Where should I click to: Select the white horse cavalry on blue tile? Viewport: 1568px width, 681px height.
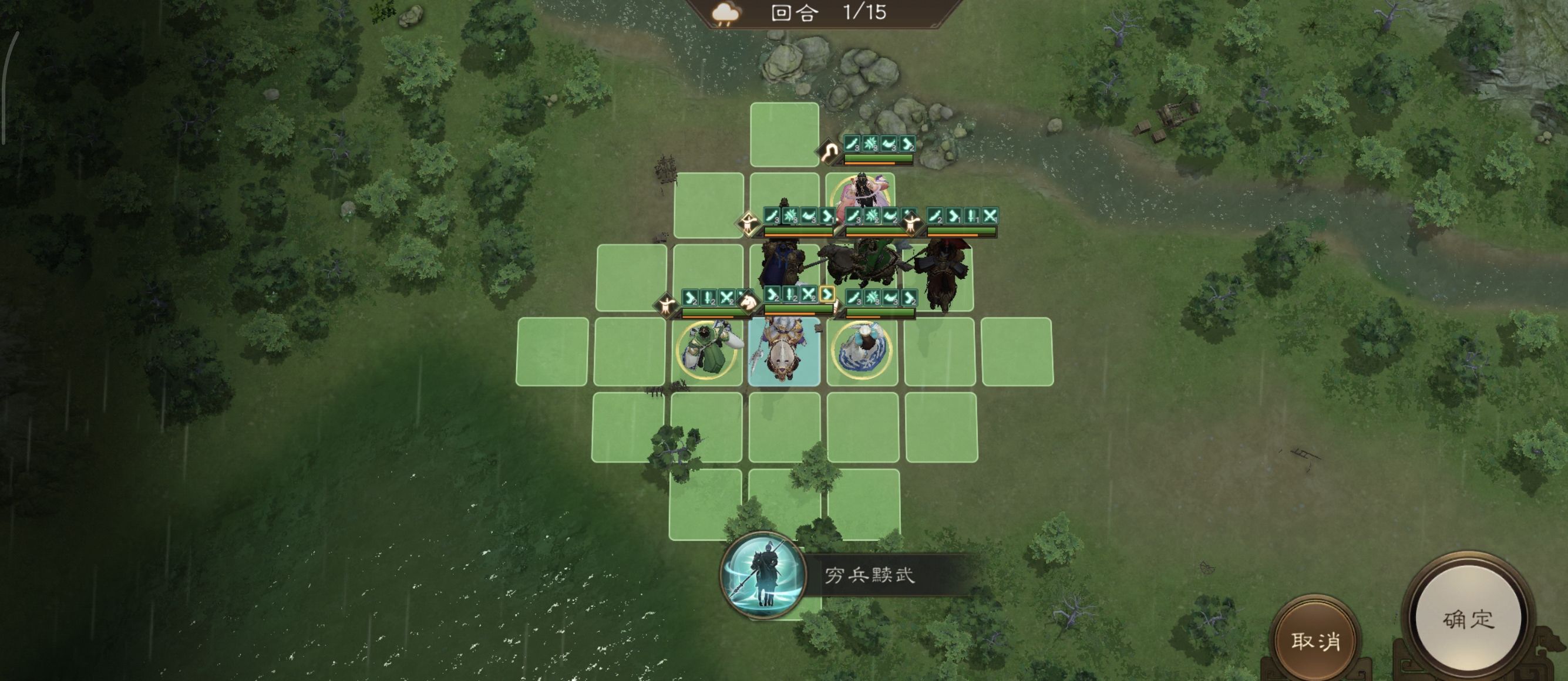click(783, 353)
